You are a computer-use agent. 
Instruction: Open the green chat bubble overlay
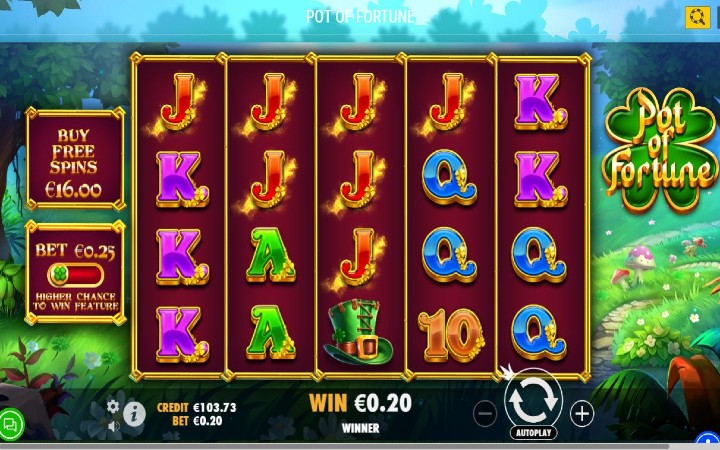[12, 423]
